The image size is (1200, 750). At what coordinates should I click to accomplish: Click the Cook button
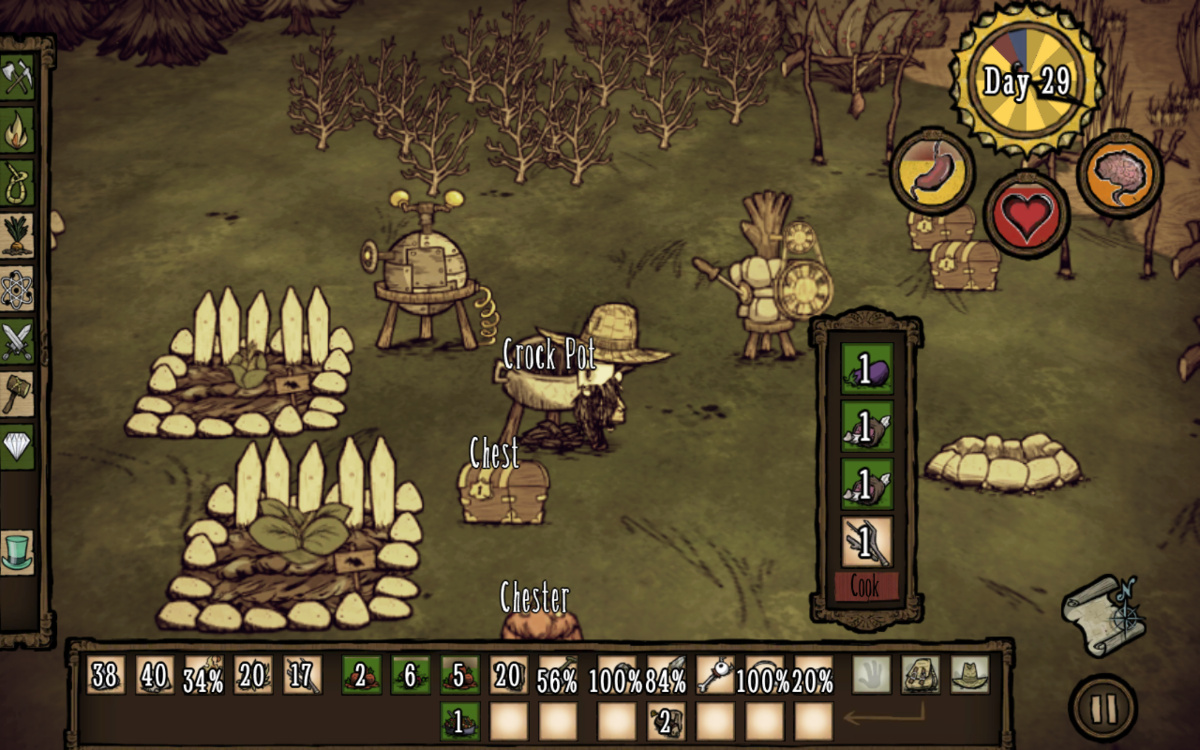click(866, 587)
